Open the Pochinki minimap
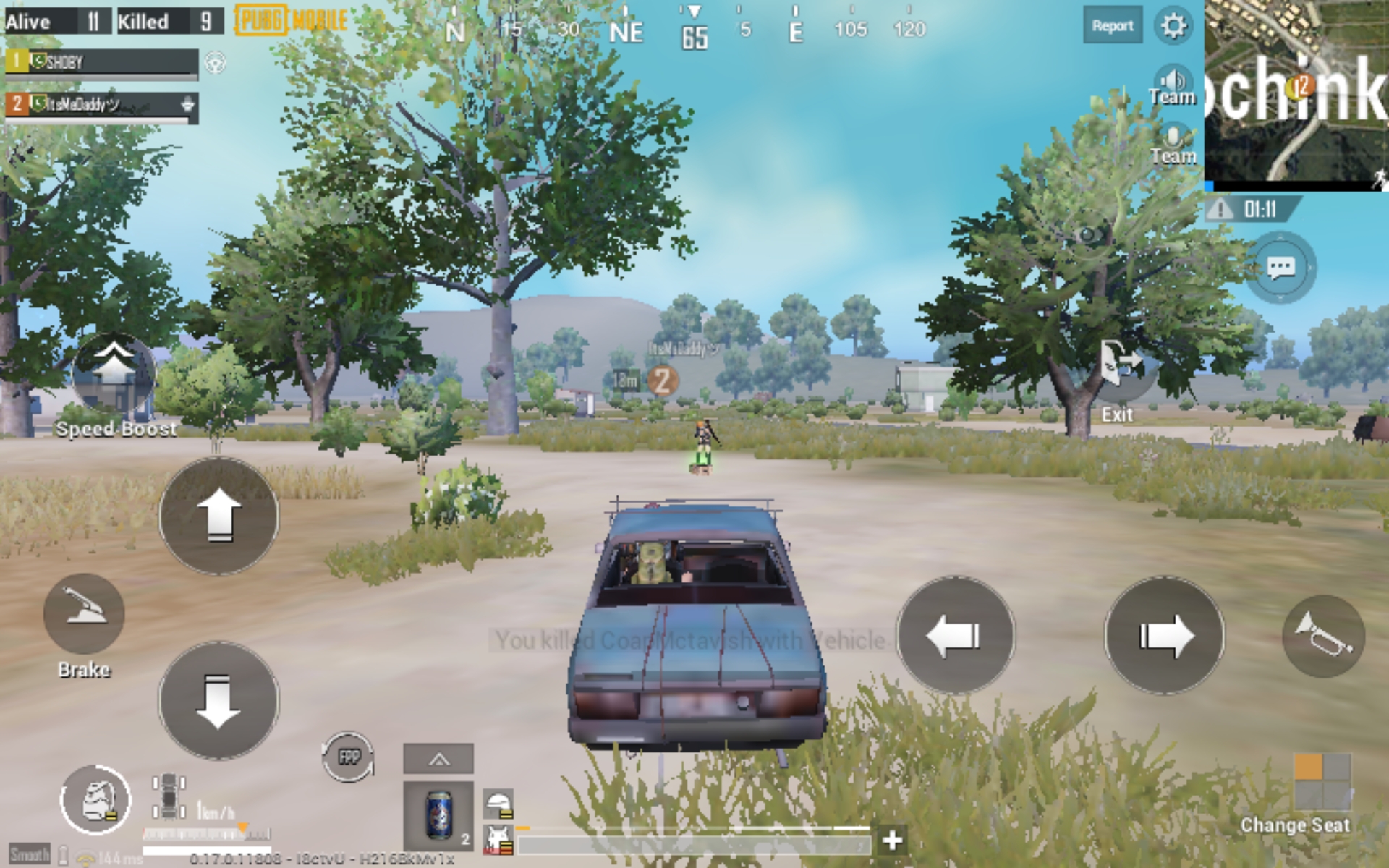This screenshot has width=1389, height=868. click(1296, 94)
